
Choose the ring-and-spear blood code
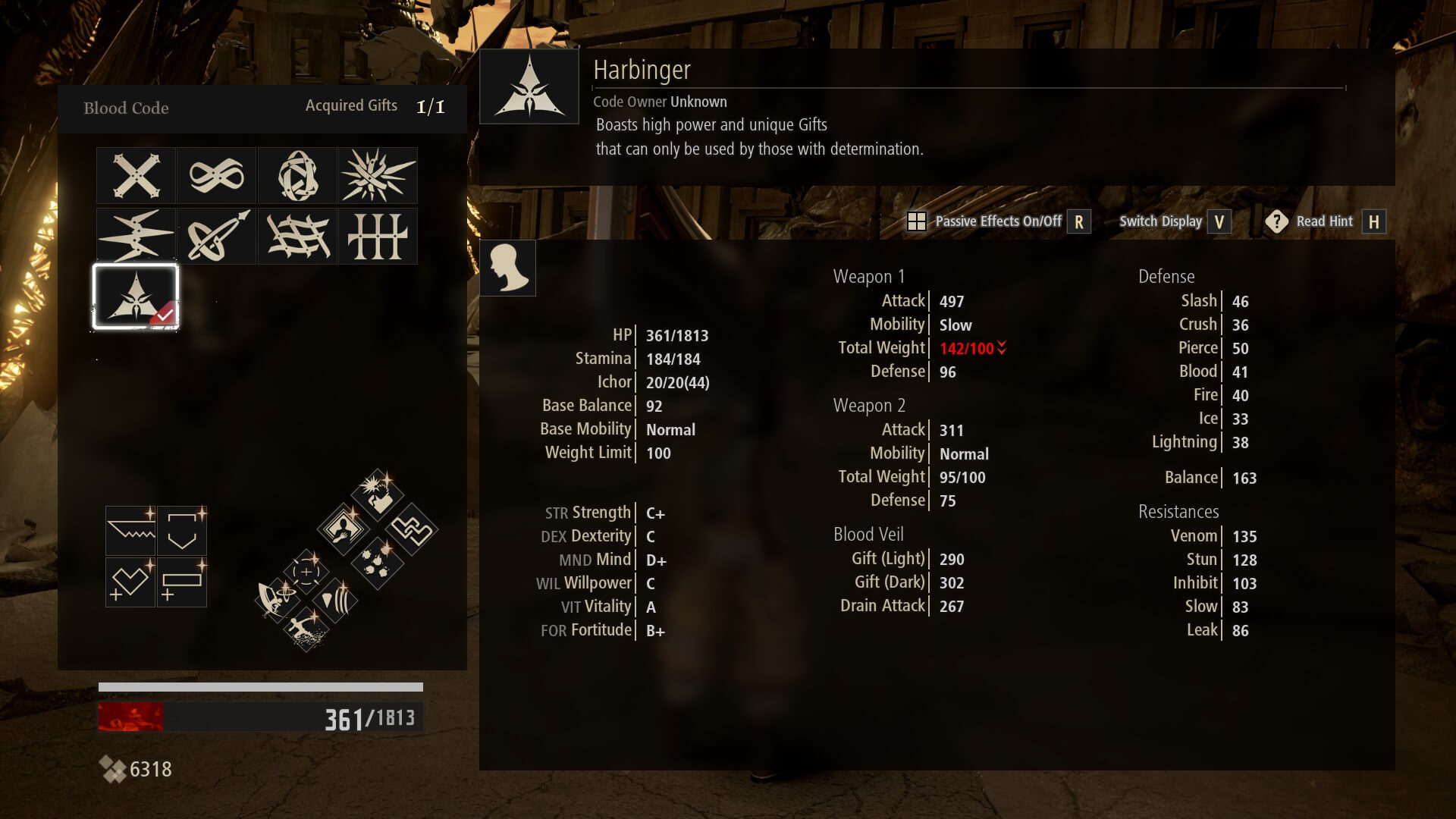point(217,237)
